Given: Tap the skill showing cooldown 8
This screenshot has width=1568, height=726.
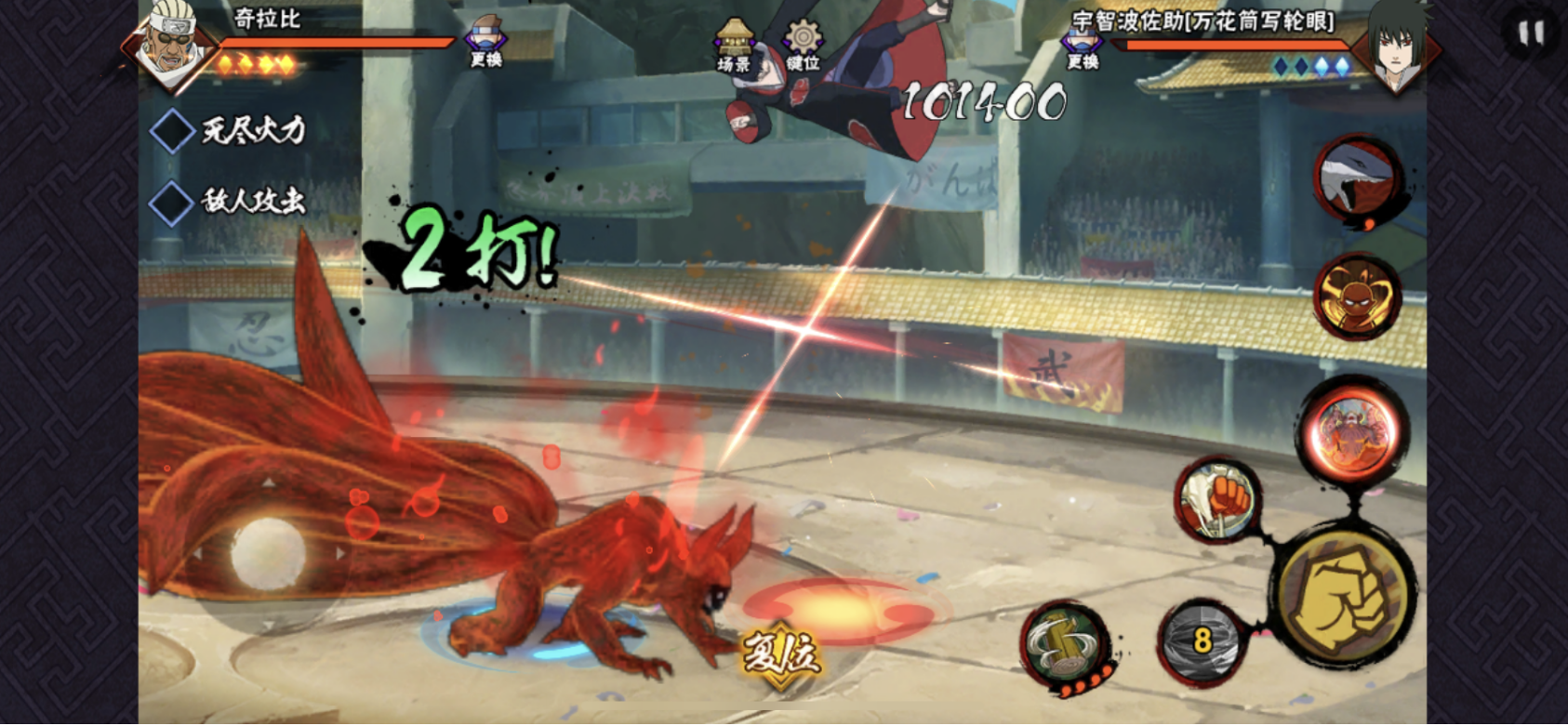Looking at the screenshot, I should click(x=1202, y=640).
